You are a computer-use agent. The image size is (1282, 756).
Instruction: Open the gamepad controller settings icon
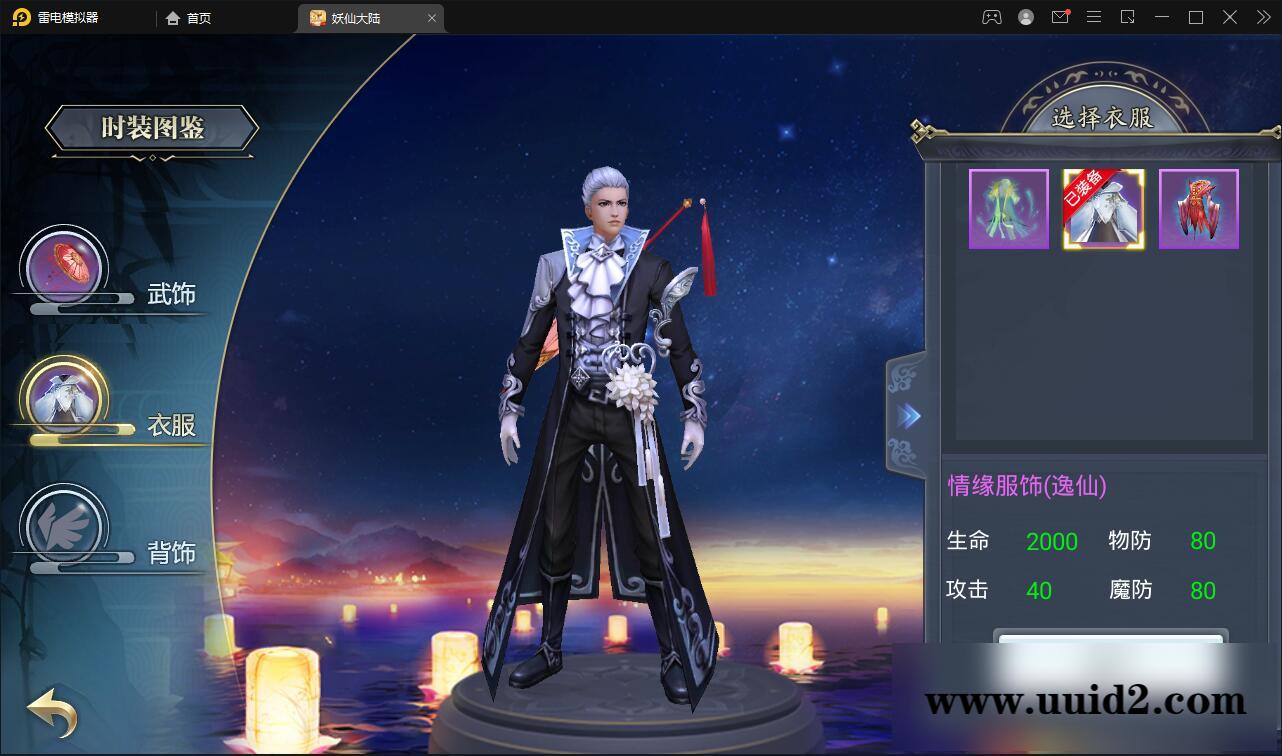[991, 17]
